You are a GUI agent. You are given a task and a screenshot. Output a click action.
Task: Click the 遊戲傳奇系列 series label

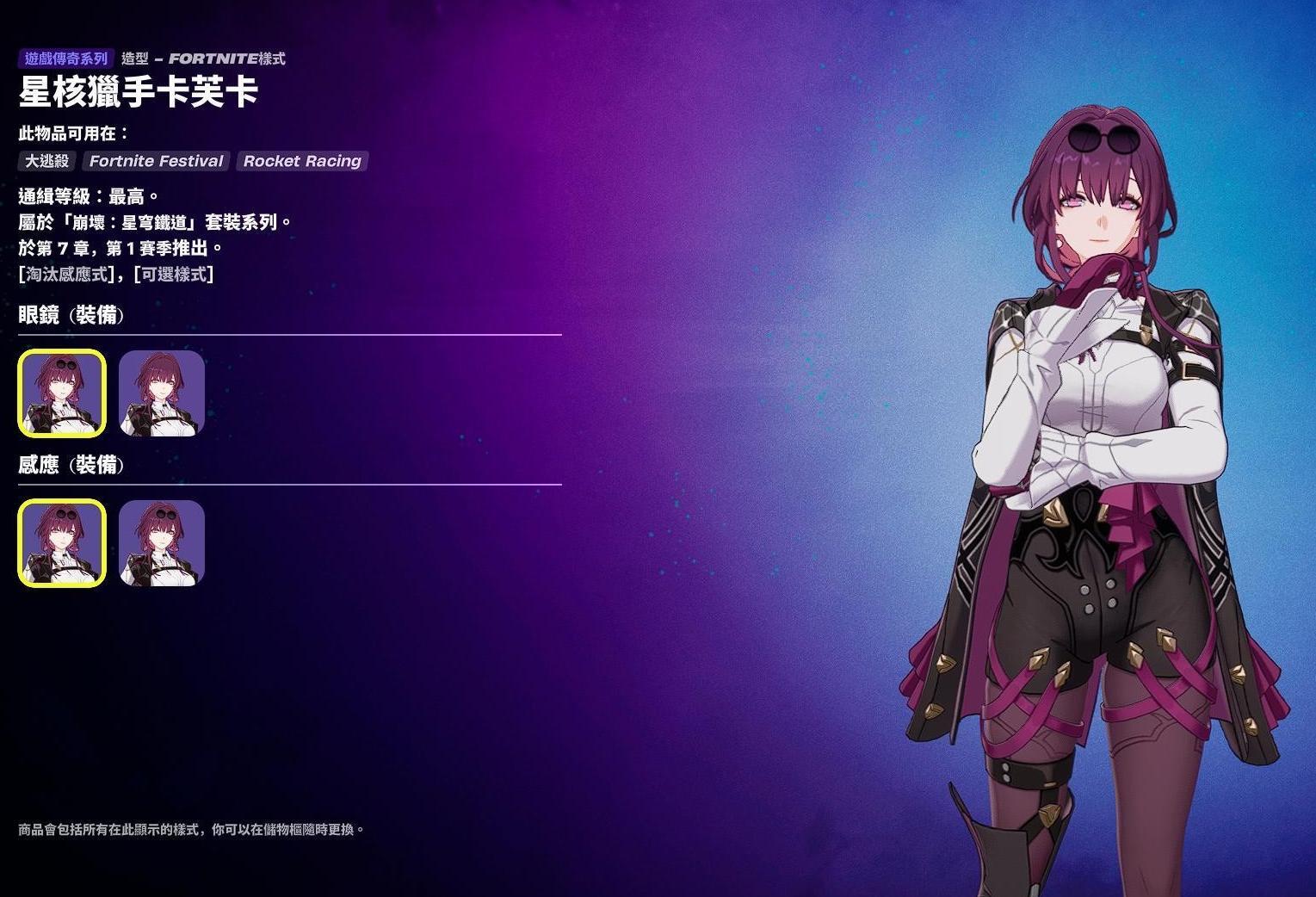pyautogui.click(x=66, y=59)
